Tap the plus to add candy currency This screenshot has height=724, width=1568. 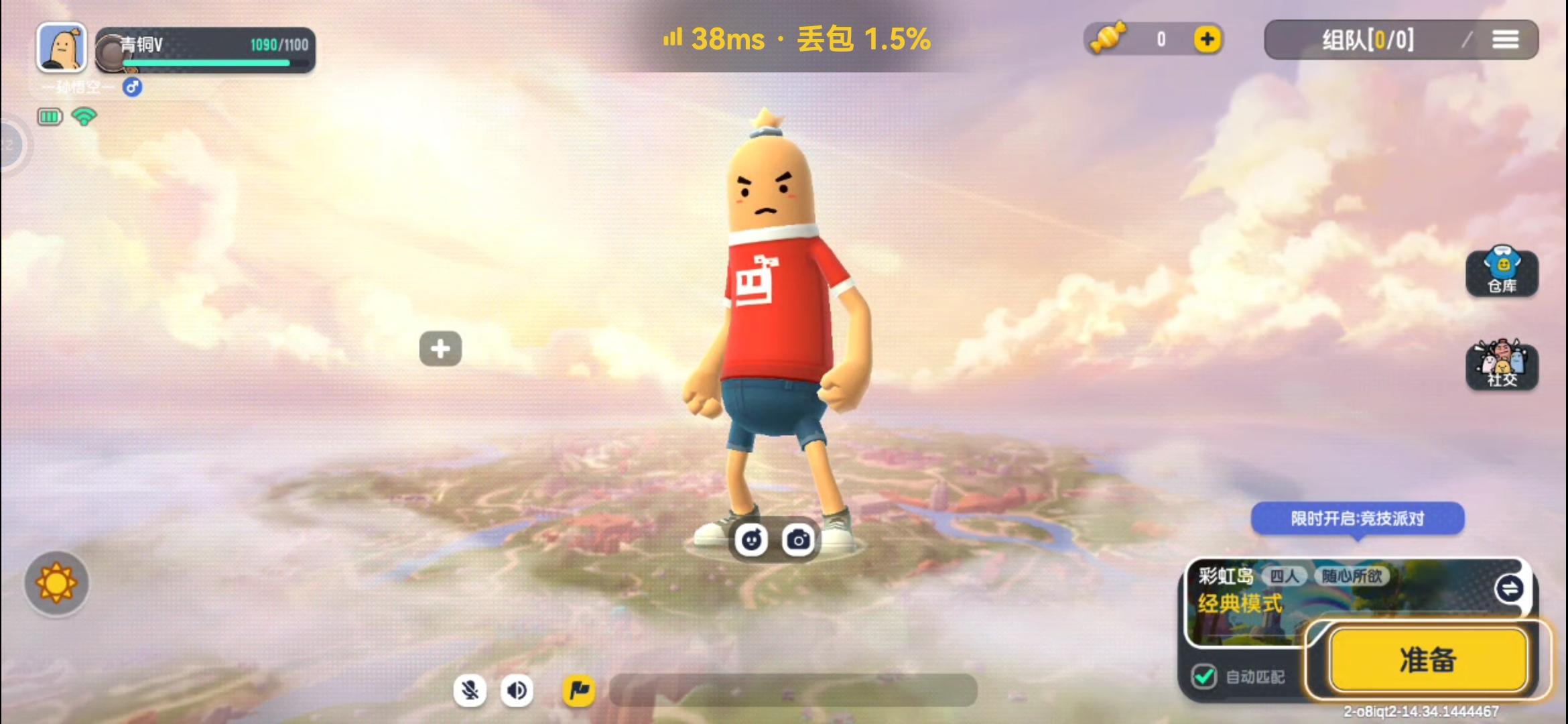pos(1206,39)
